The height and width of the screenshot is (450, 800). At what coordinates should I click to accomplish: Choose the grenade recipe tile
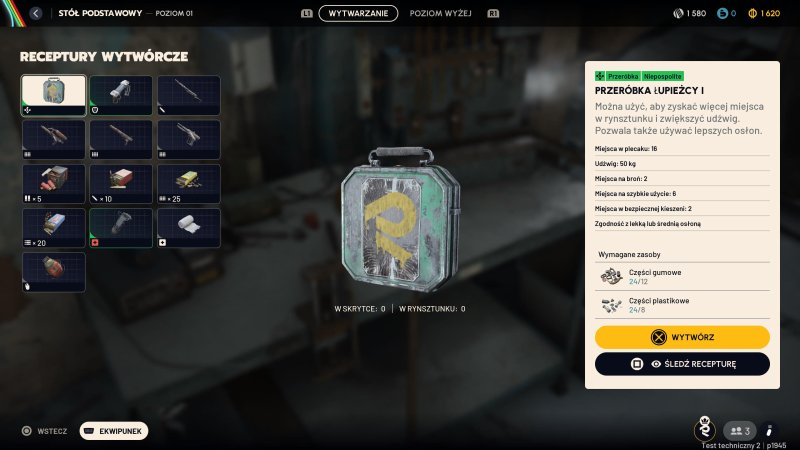(53, 272)
